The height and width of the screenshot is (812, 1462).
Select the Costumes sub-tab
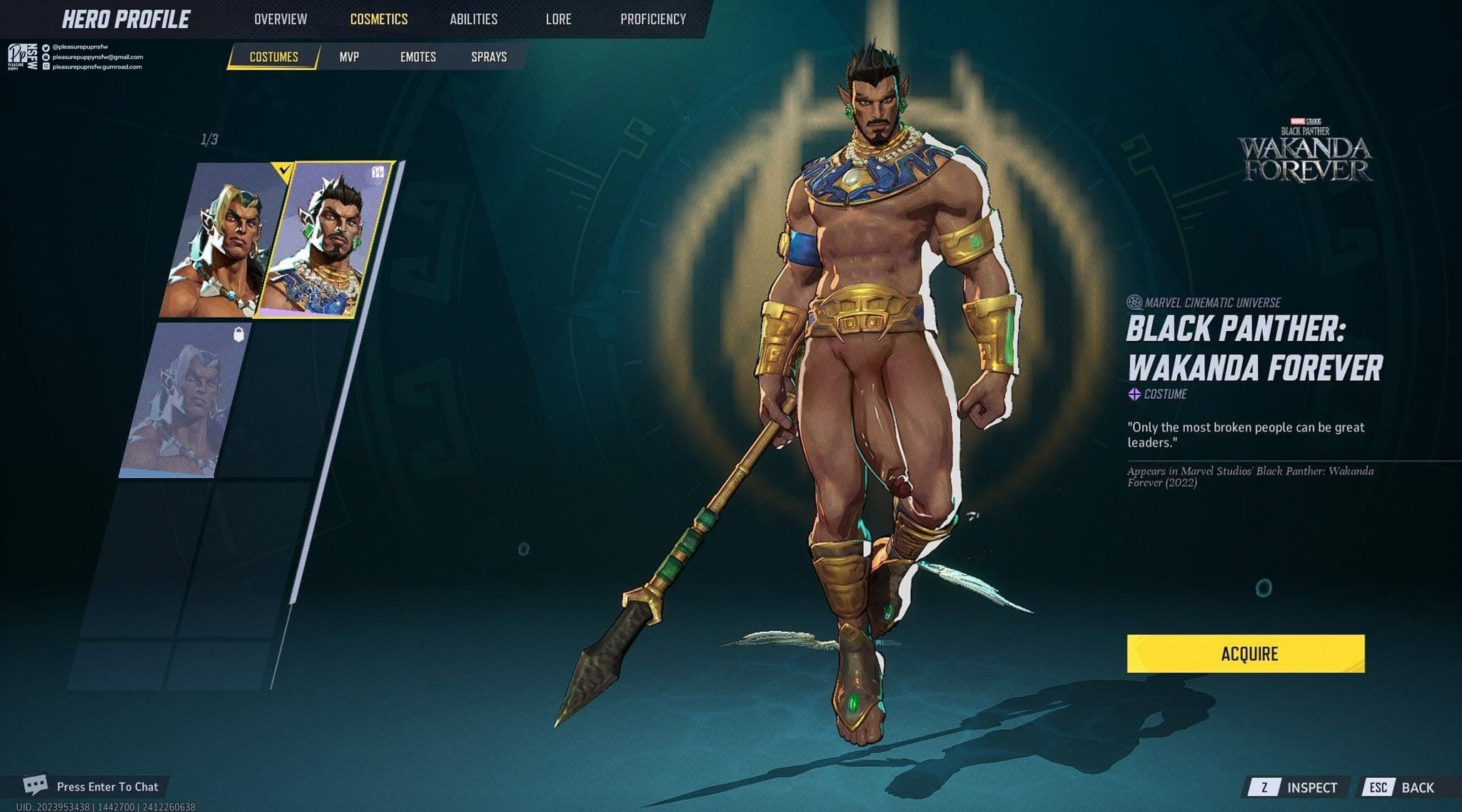(273, 57)
